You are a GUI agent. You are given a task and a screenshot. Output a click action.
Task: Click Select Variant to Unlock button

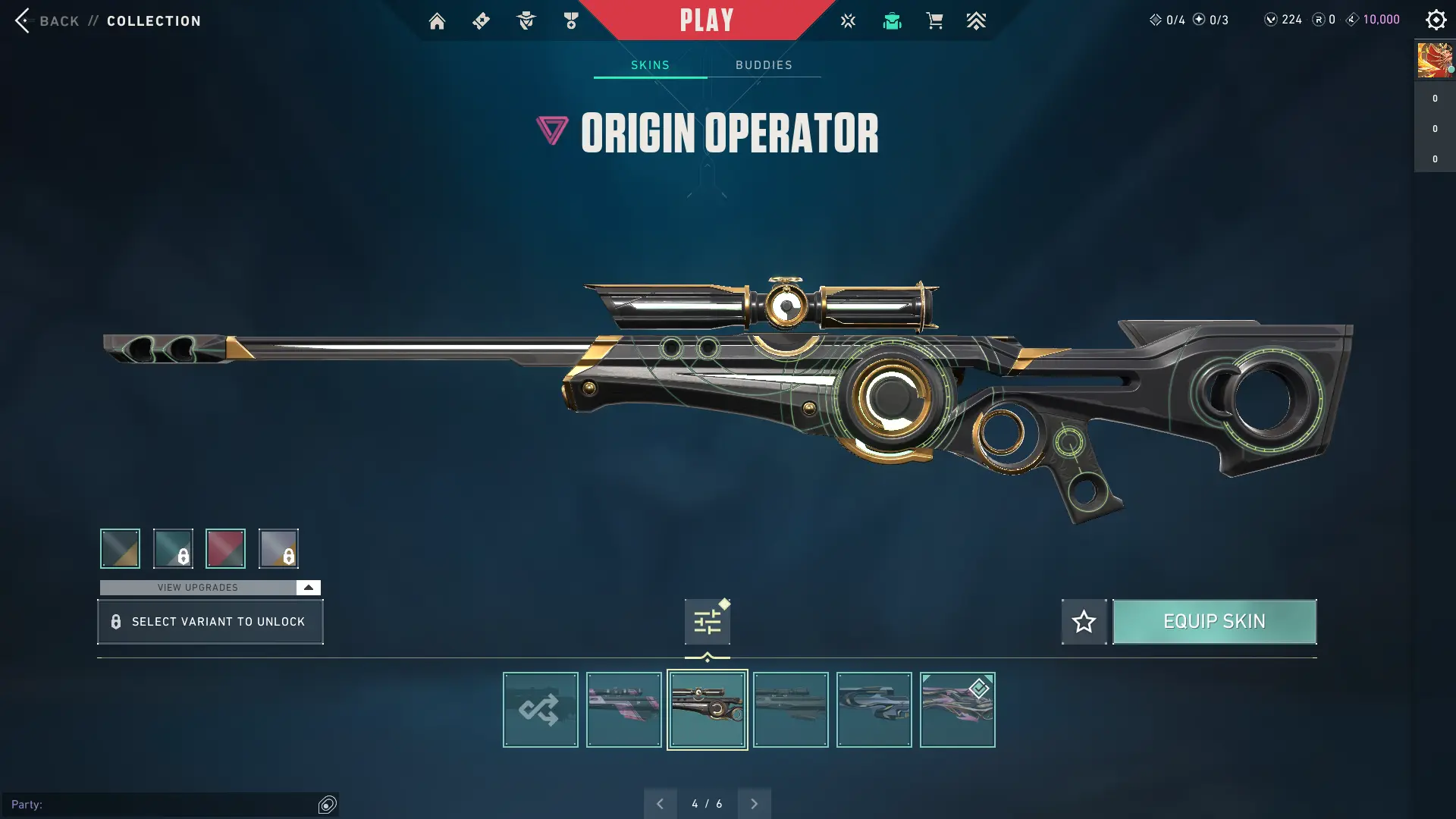210,622
